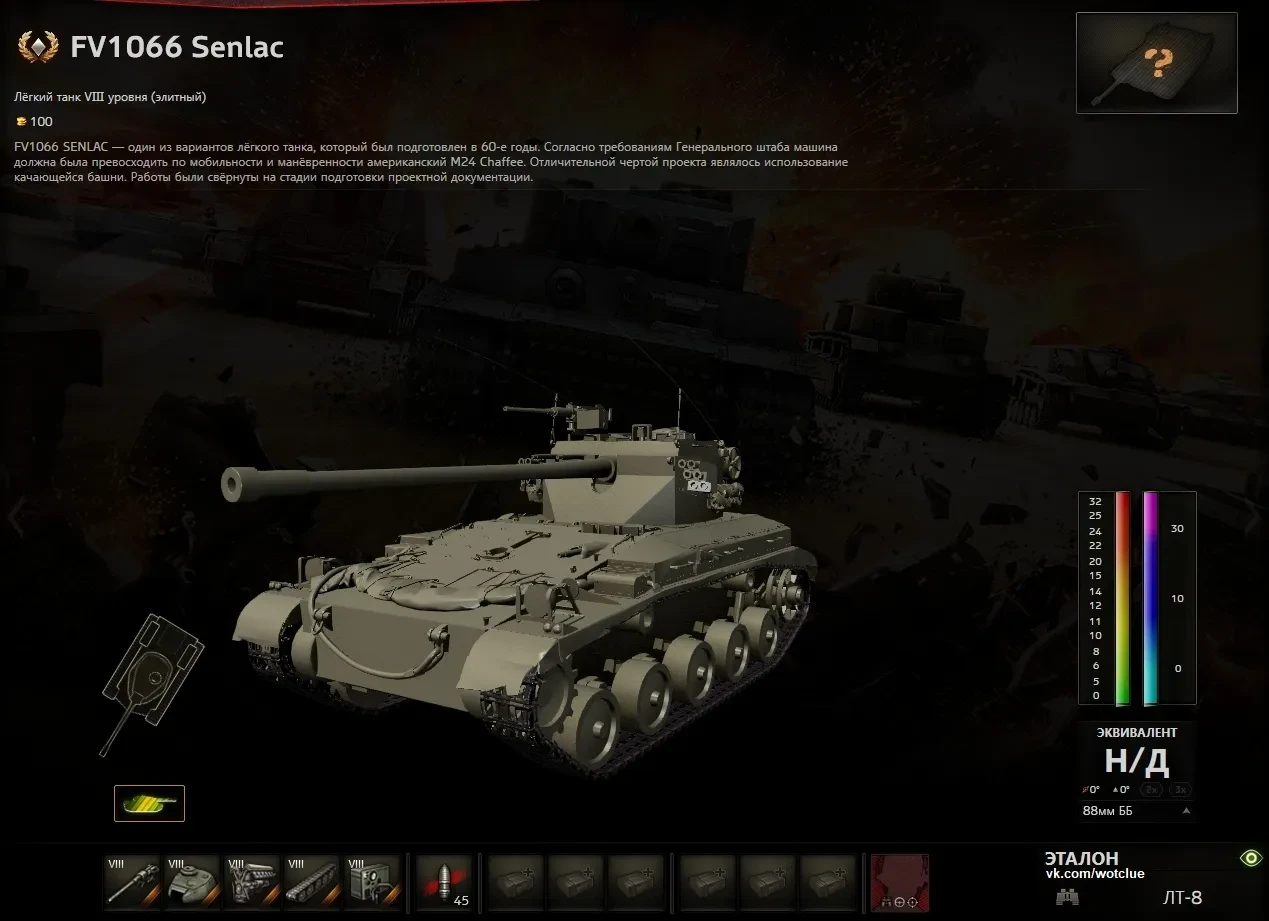Open the shell ammunition slot

click(x=444, y=882)
